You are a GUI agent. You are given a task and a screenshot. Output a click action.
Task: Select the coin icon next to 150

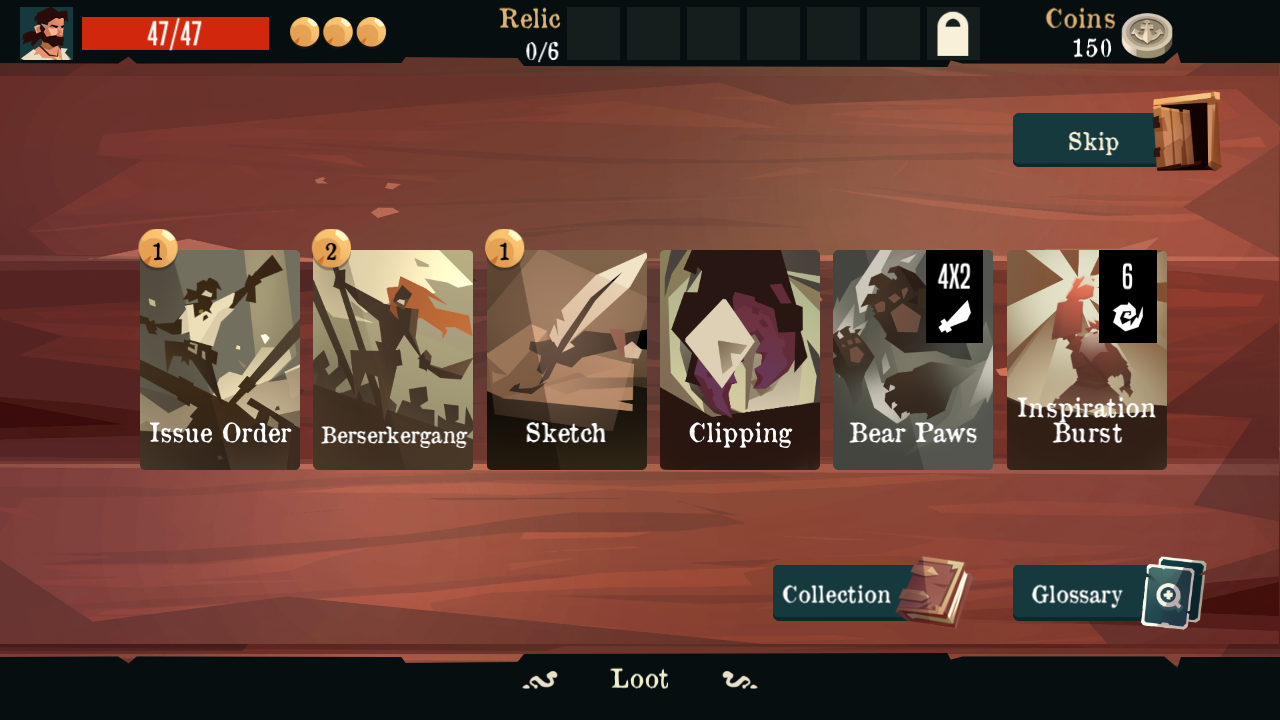[x=1147, y=33]
